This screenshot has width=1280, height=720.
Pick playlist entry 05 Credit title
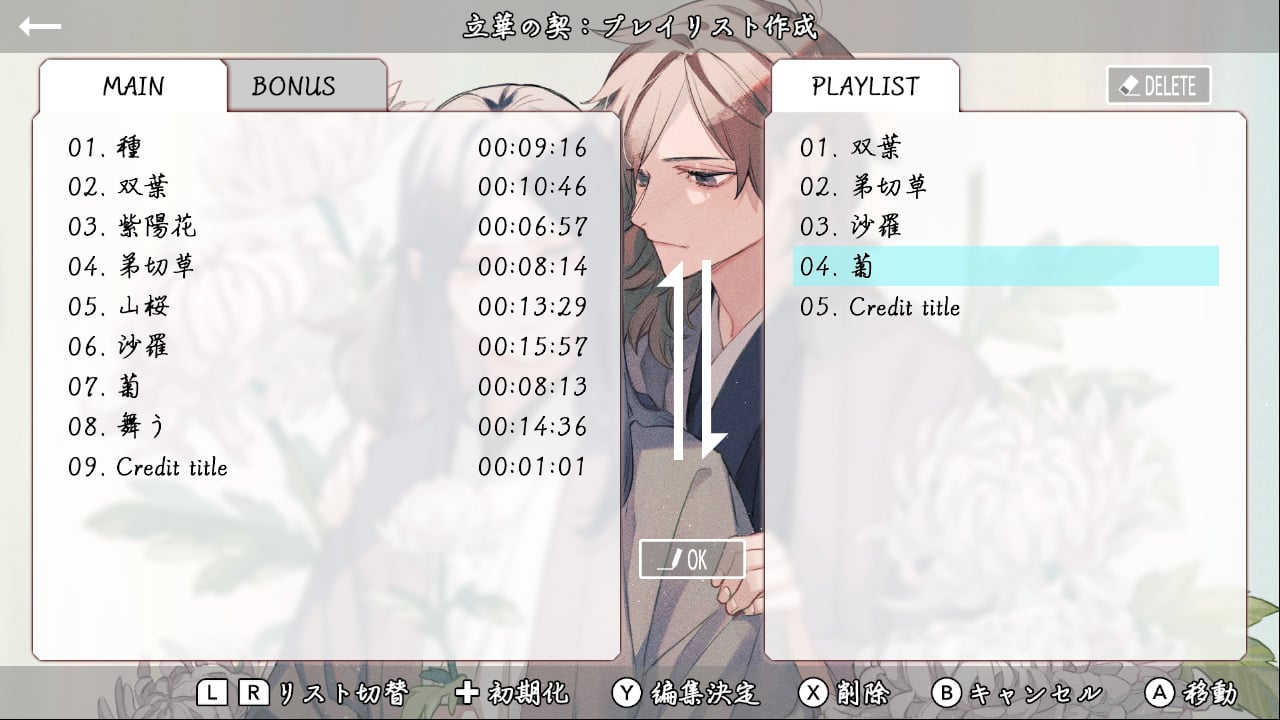[x=1005, y=307]
